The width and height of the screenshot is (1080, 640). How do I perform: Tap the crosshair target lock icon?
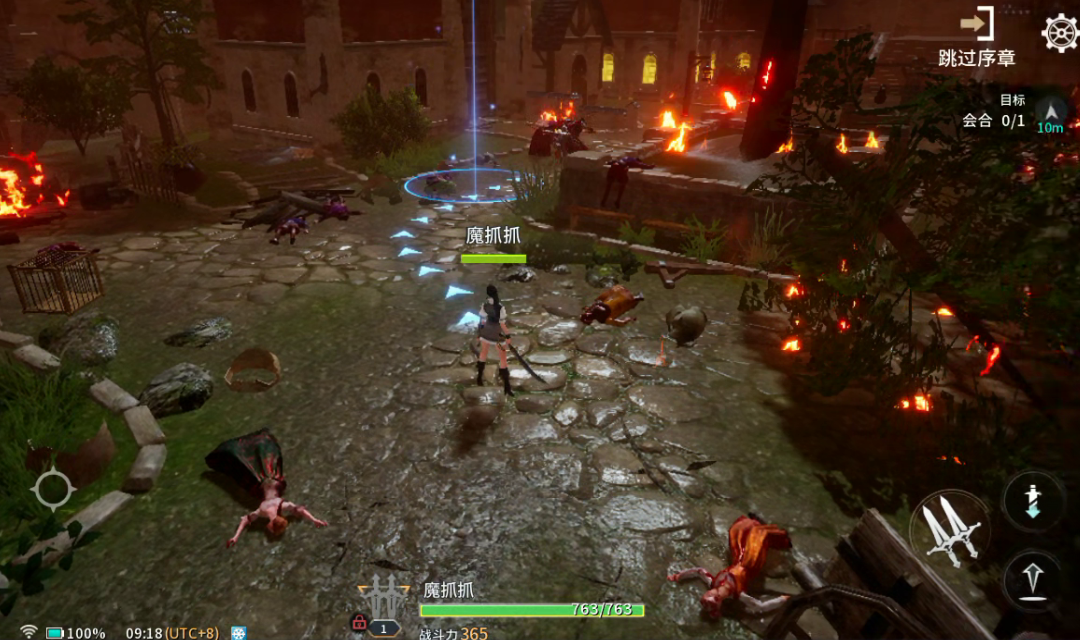coord(52,489)
